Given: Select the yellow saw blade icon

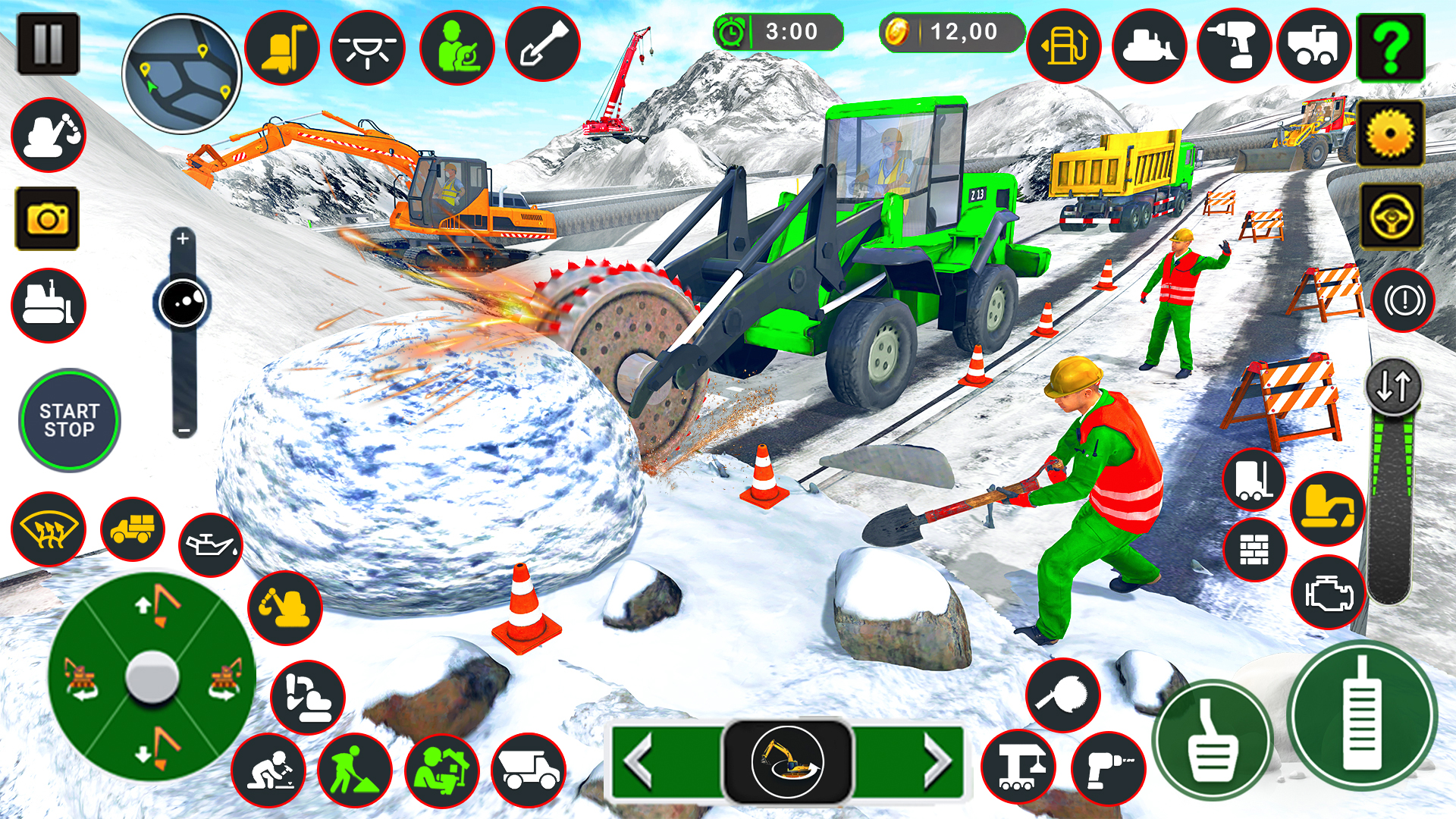Looking at the screenshot, I should pos(1390,133).
